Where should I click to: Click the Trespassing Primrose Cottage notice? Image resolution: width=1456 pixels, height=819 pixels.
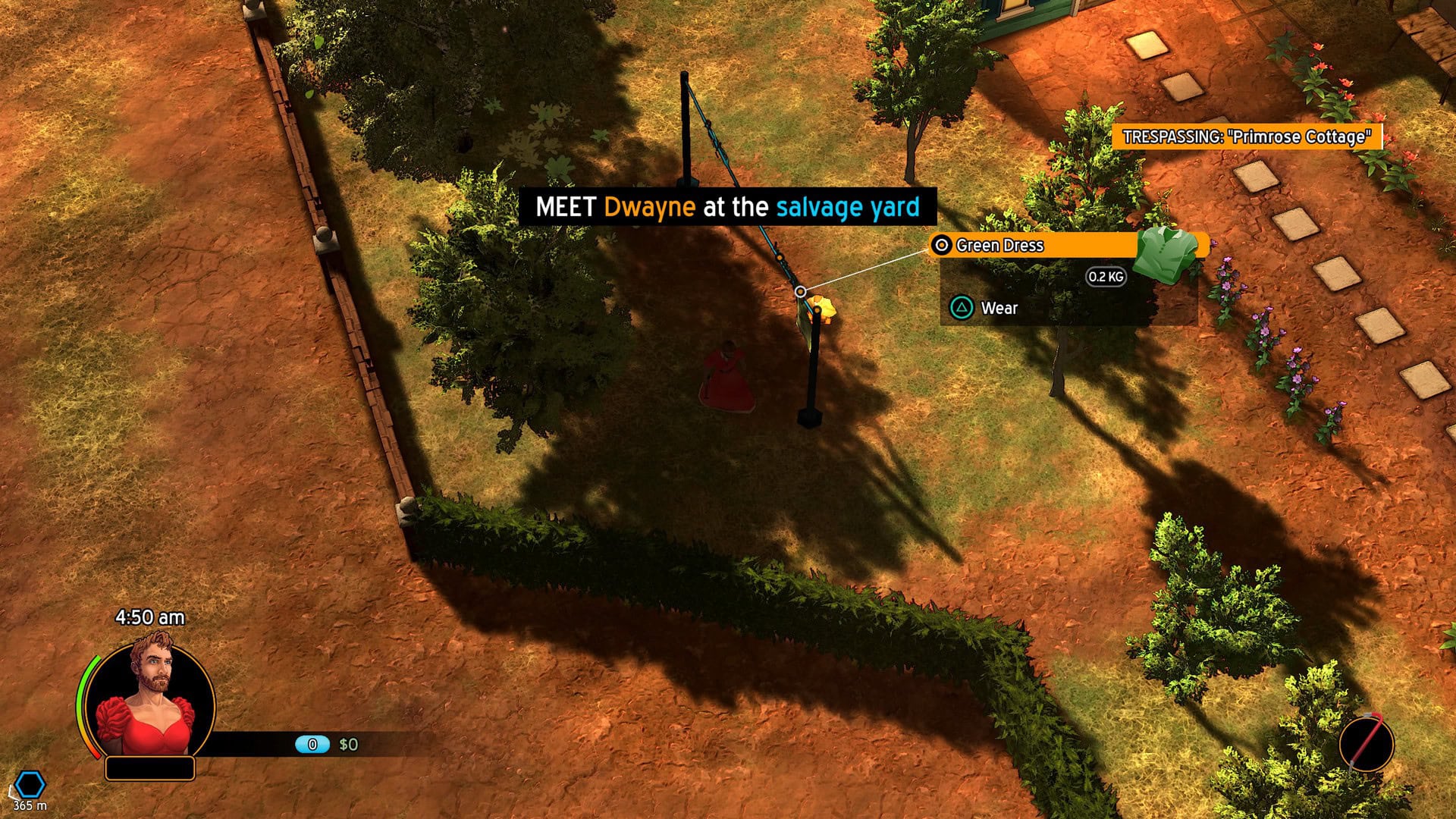click(1247, 137)
